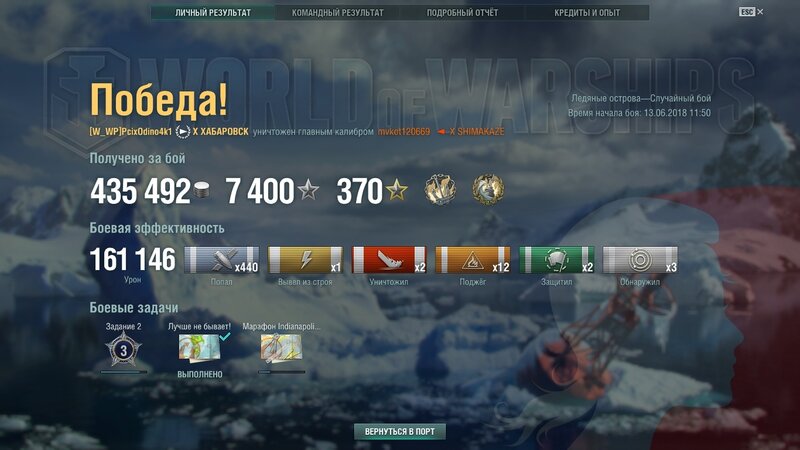The image size is (800, 450).
Task: Open the Командный результат tab
Action: 337,13
